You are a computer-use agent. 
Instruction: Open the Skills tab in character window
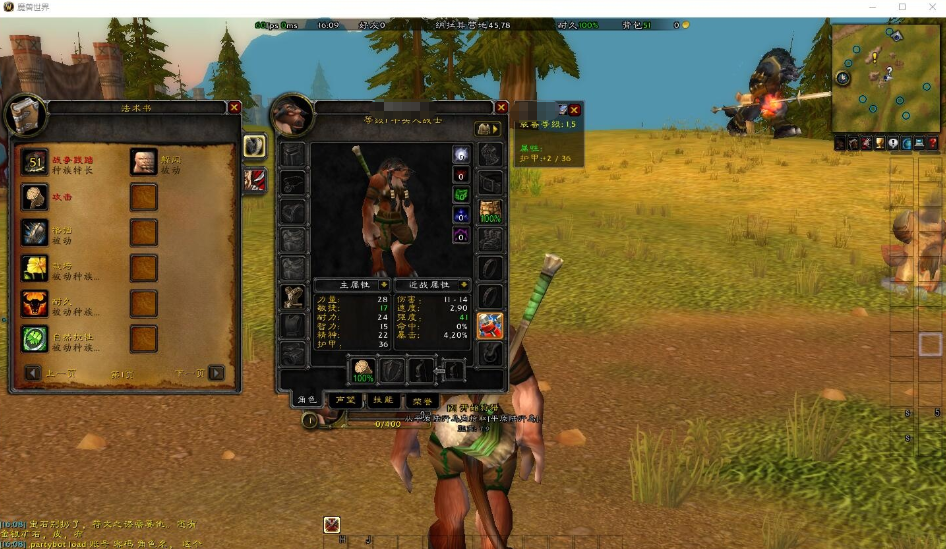pos(382,400)
